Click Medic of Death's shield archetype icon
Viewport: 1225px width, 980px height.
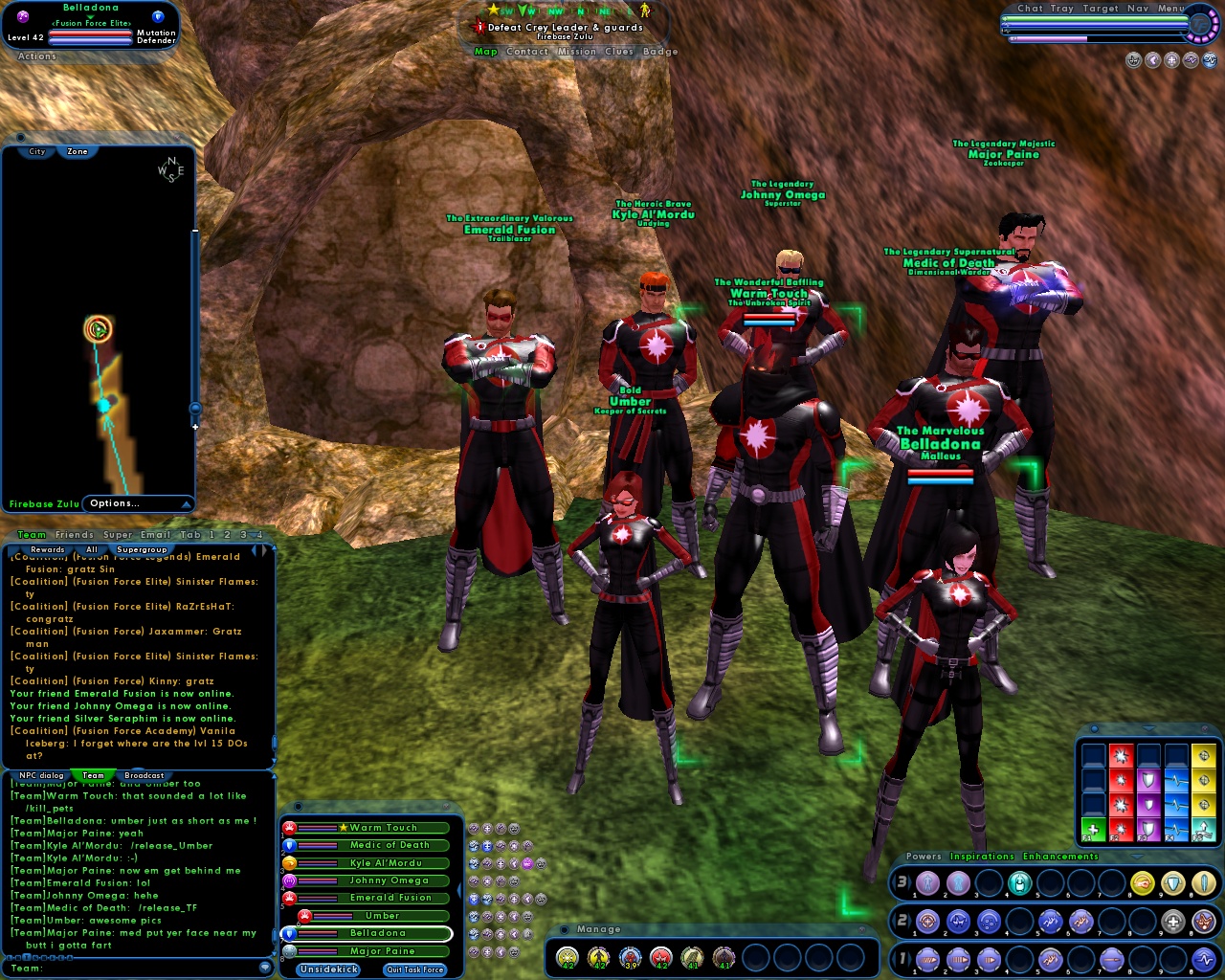click(x=290, y=846)
